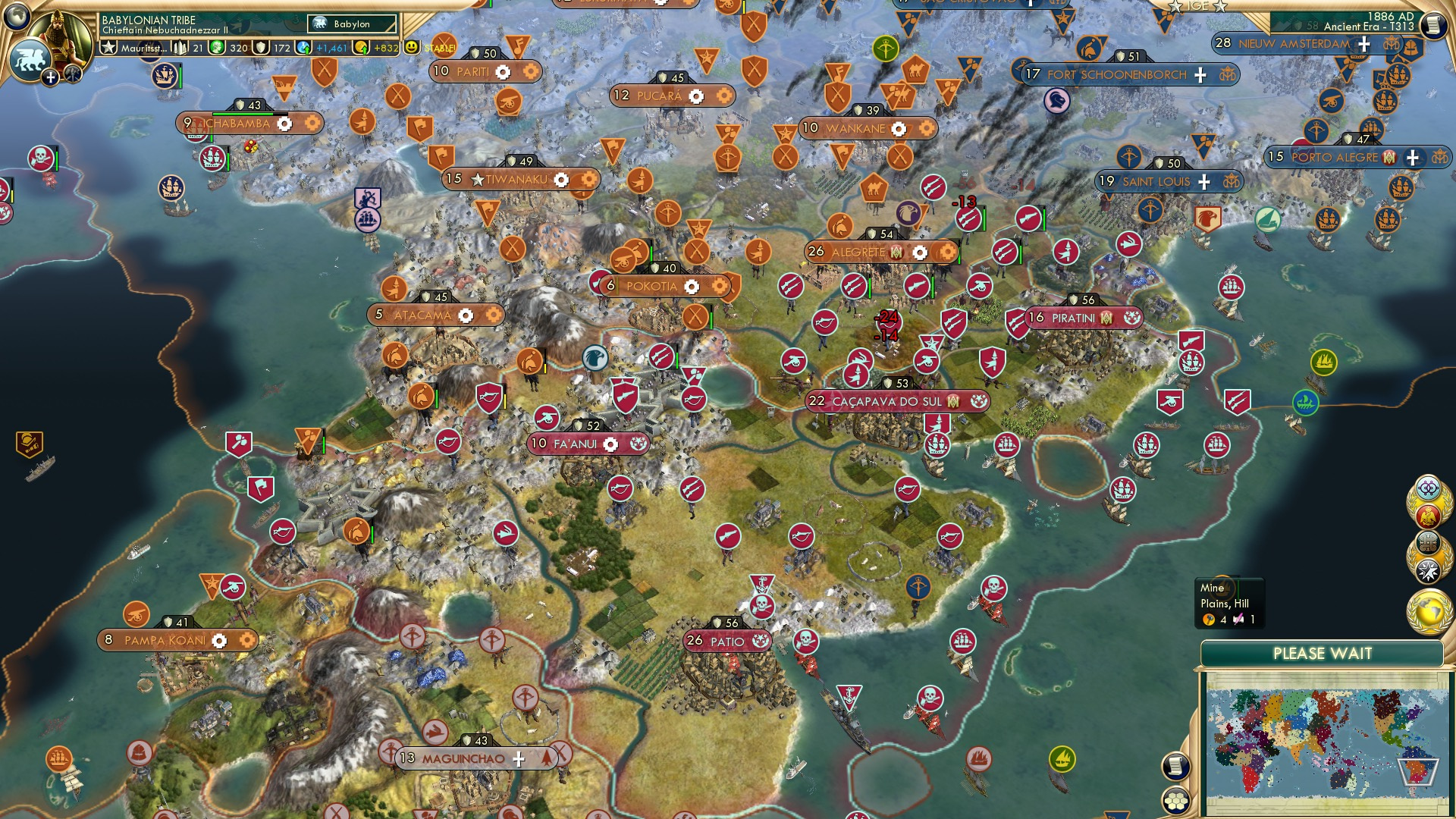Click the red eagle diplomacy notification medallion
Image resolution: width=1456 pixels, height=819 pixels.
1428,515
